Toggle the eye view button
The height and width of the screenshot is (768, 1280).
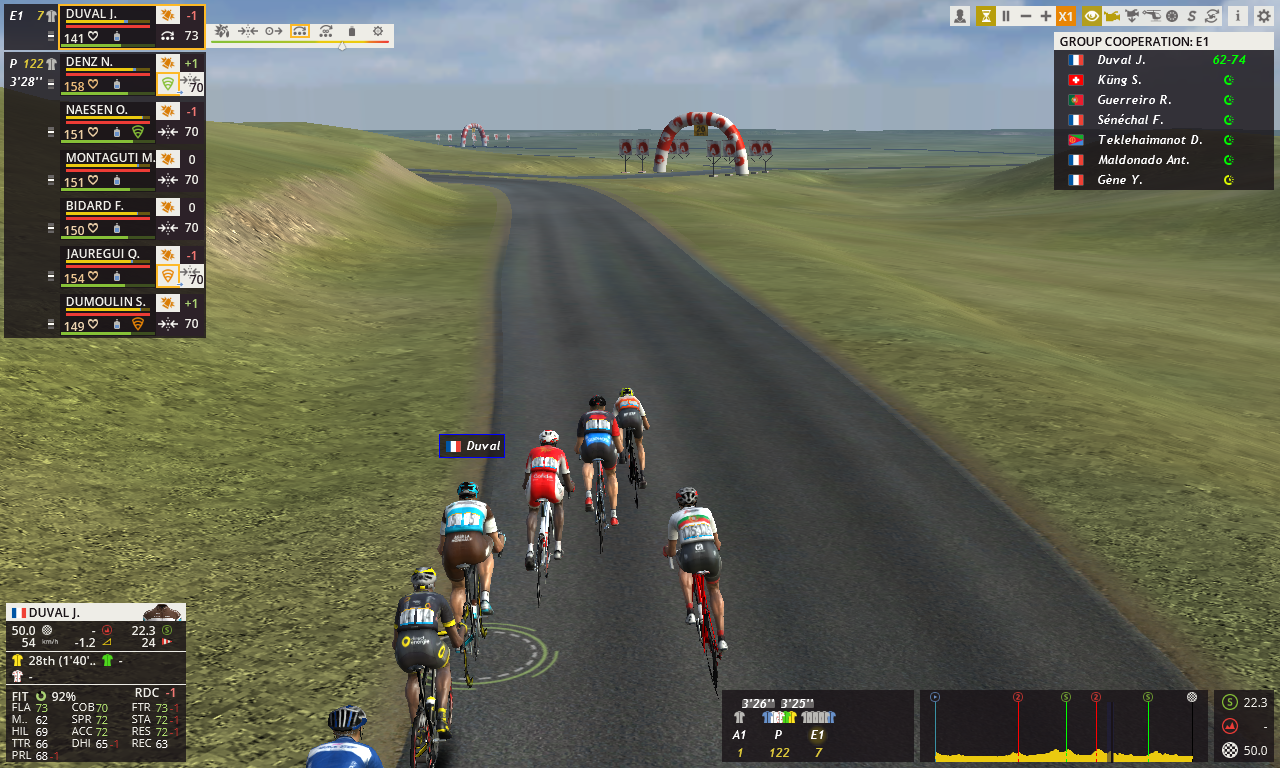(x=1091, y=16)
